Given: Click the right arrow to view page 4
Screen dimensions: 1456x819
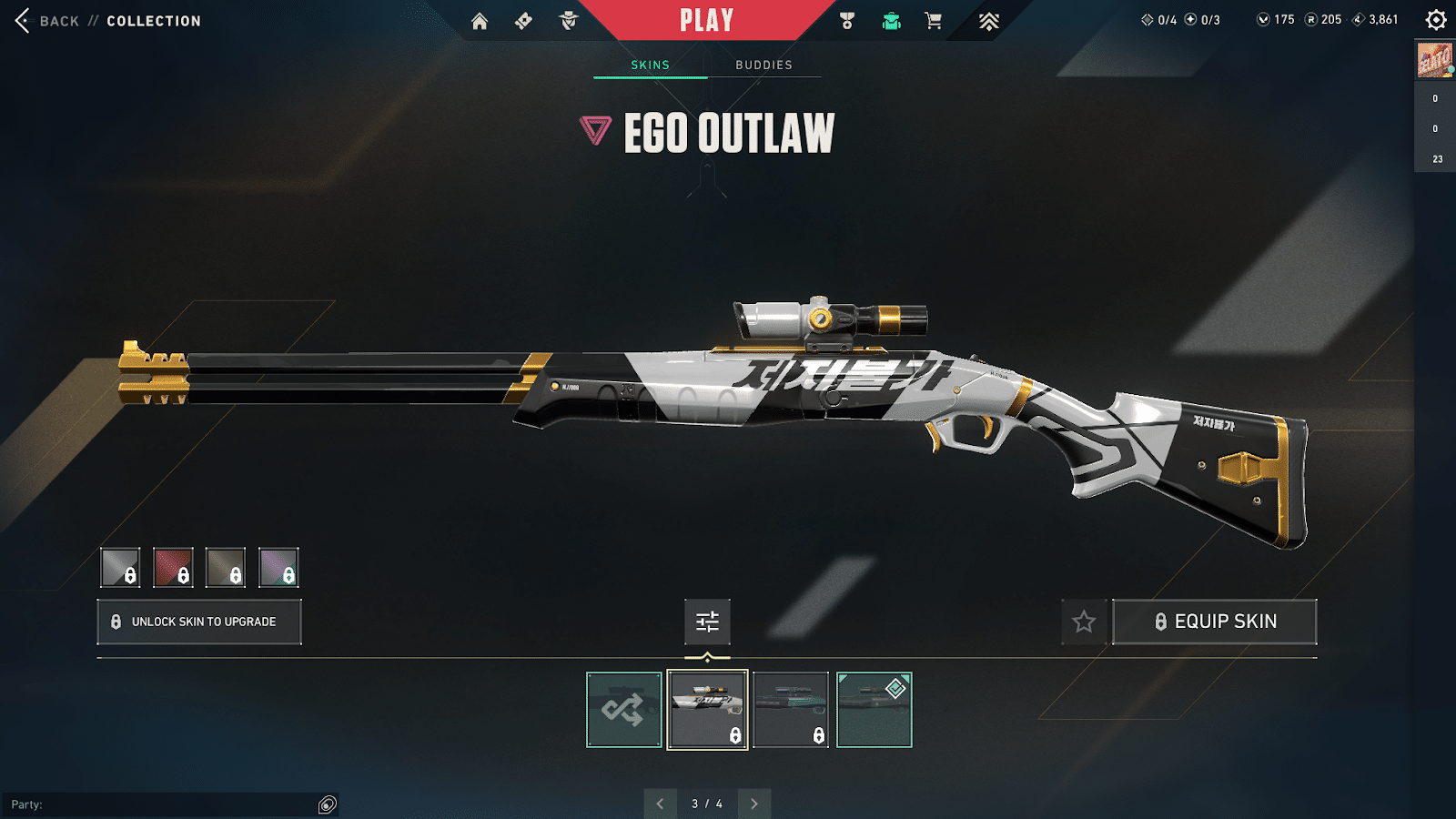Looking at the screenshot, I should click(x=753, y=804).
